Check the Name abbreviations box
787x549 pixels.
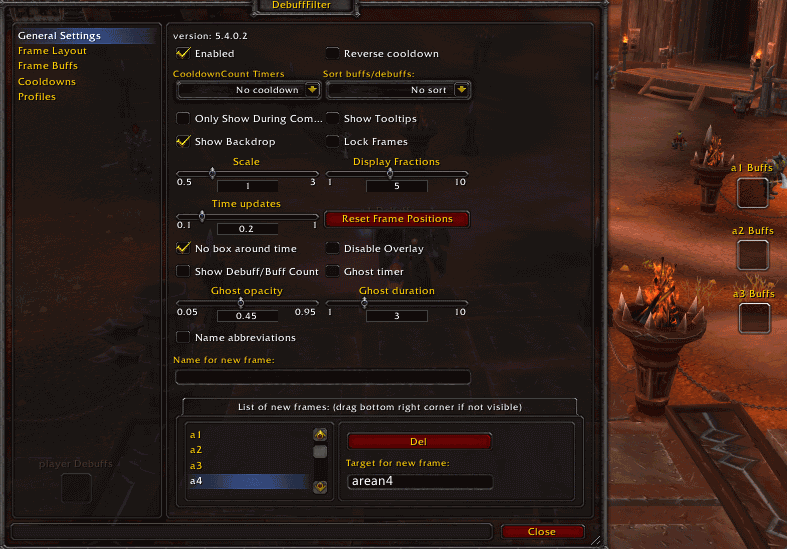(x=183, y=337)
